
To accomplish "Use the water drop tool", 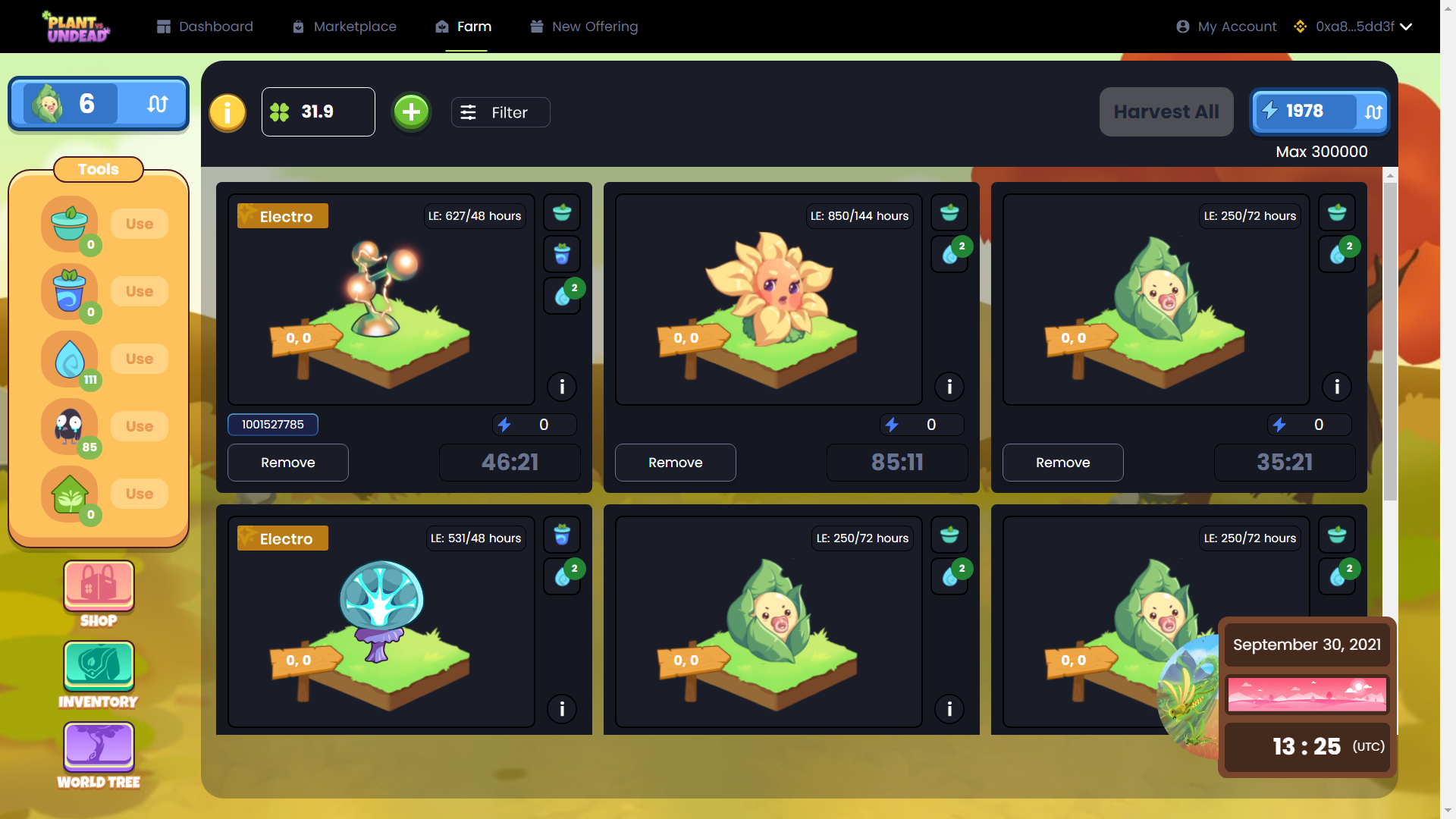I will (x=140, y=359).
